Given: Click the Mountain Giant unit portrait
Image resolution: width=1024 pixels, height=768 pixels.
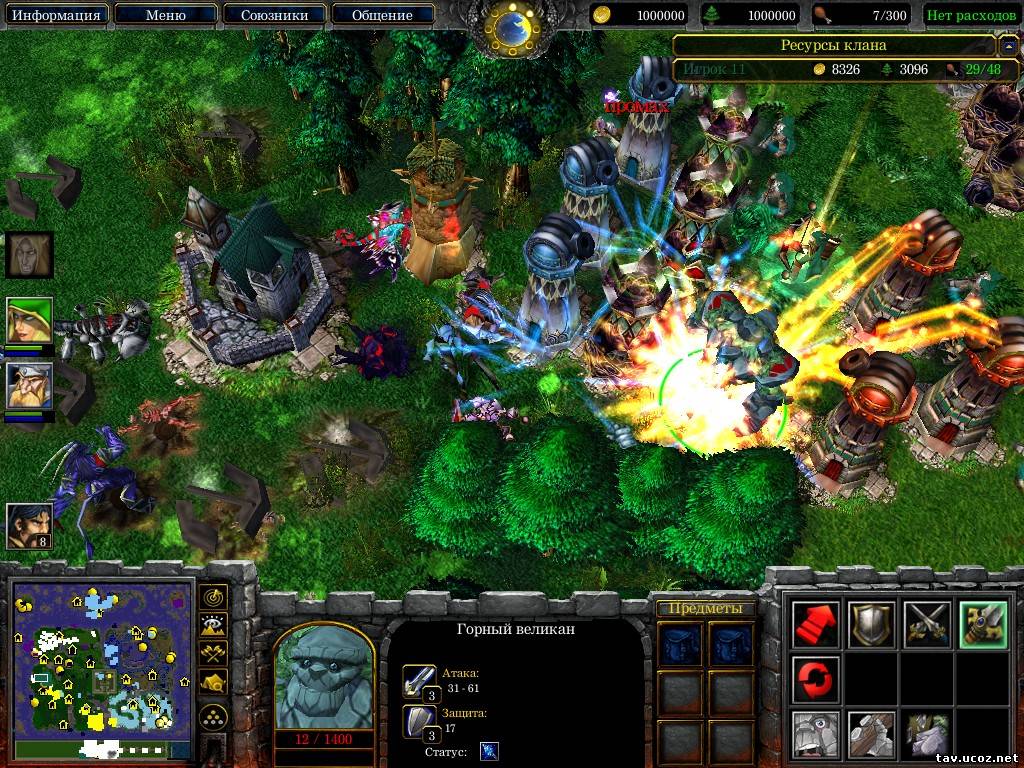Looking at the screenshot, I should pyautogui.click(x=324, y=679).
